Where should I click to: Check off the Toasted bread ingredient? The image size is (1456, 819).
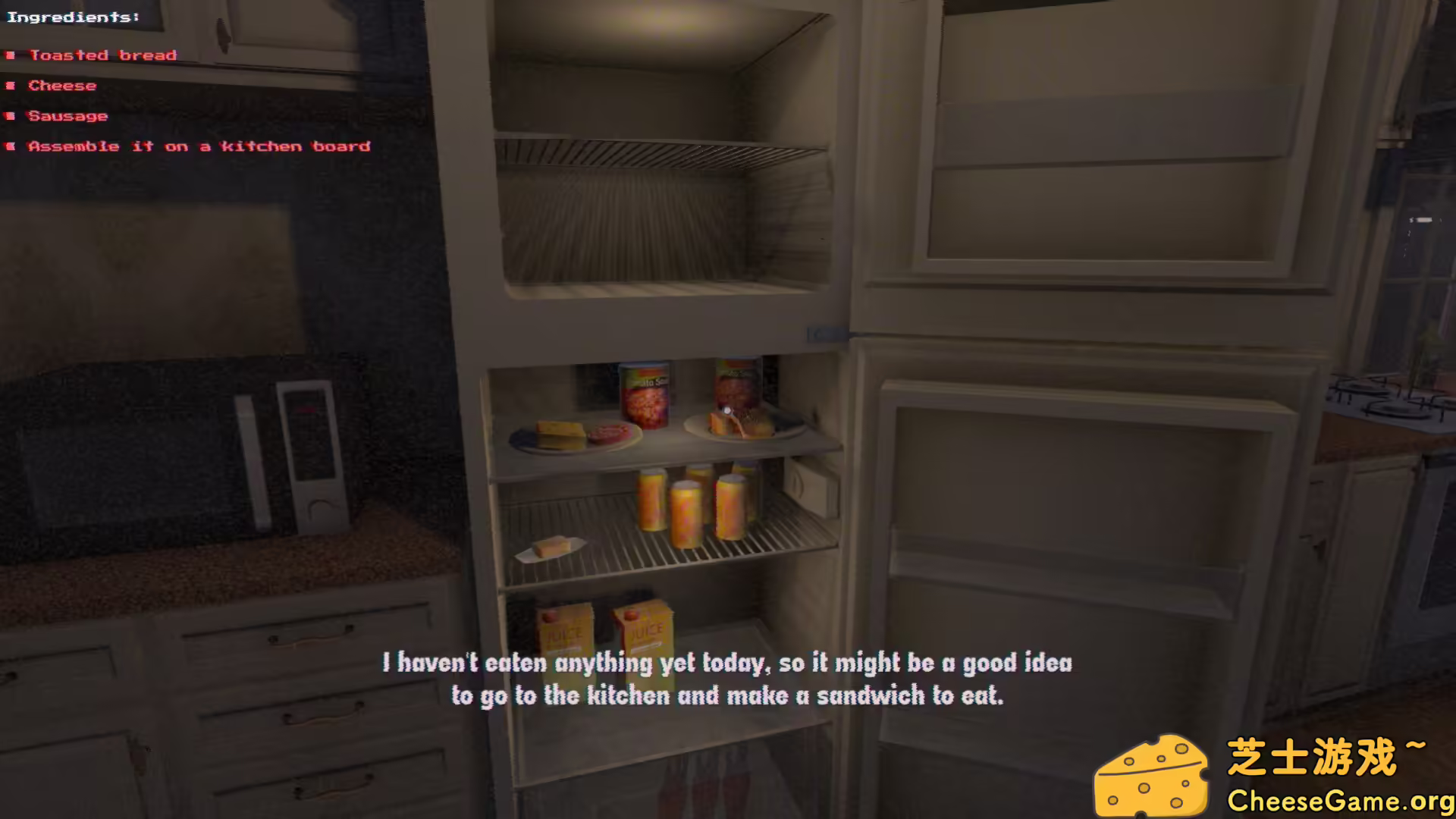102,55
